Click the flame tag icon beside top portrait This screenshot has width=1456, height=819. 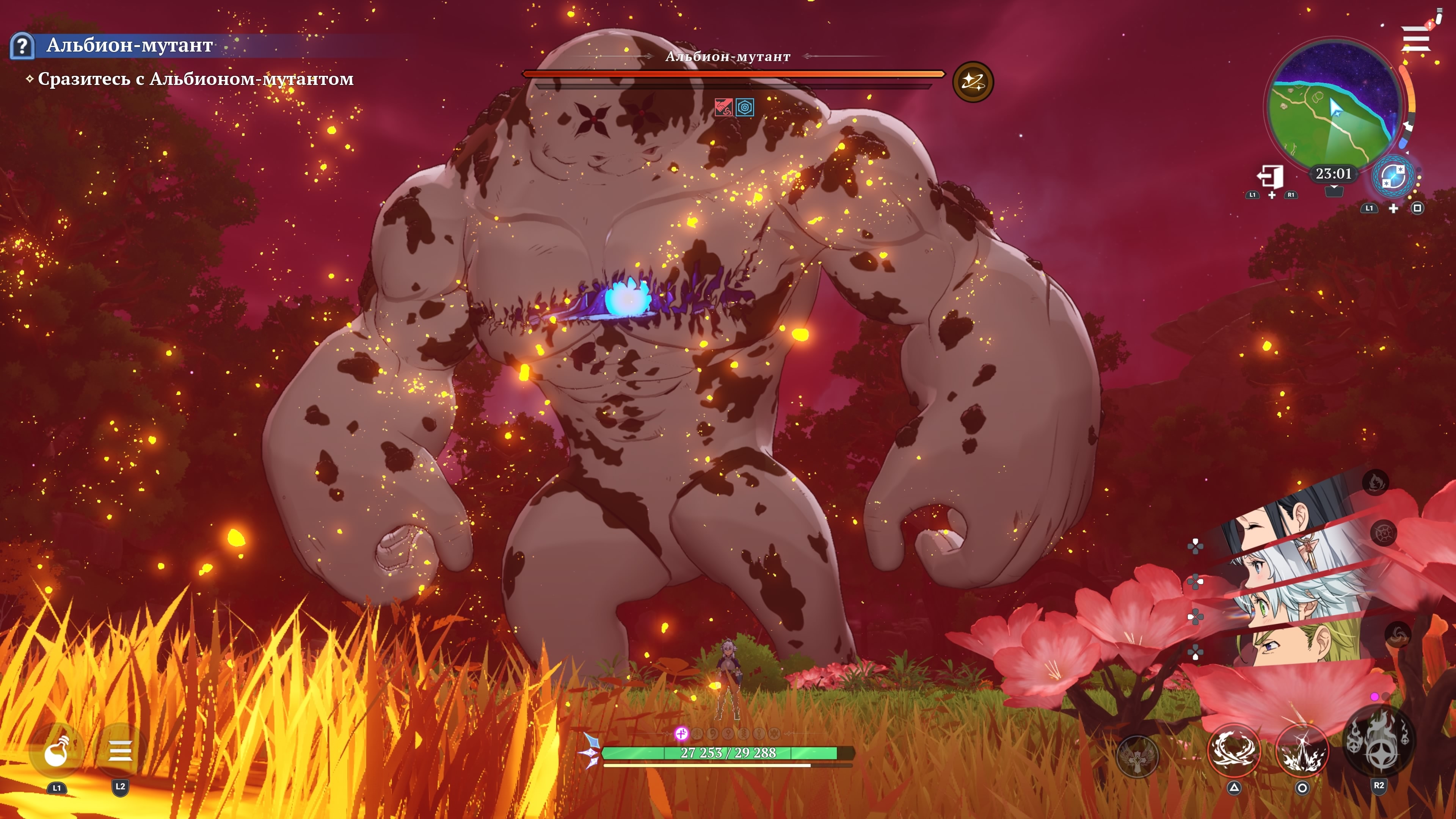coord(1375,482)
